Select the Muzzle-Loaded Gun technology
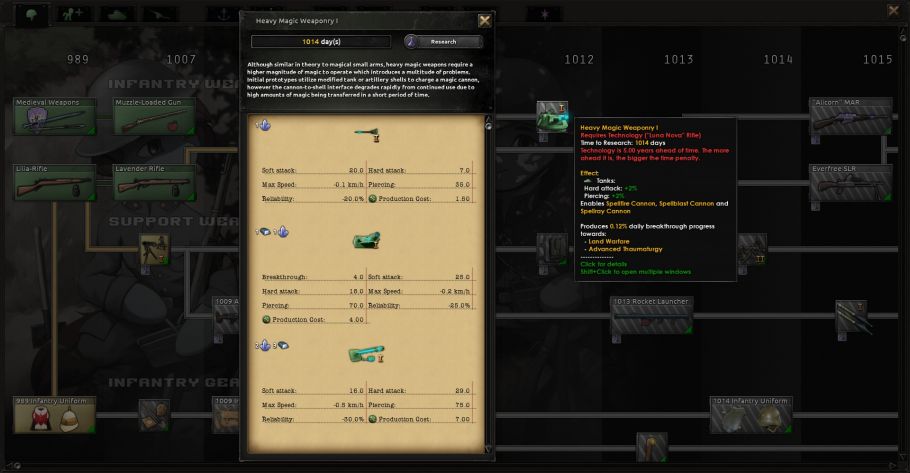910x473 pixels. point(153,117)
